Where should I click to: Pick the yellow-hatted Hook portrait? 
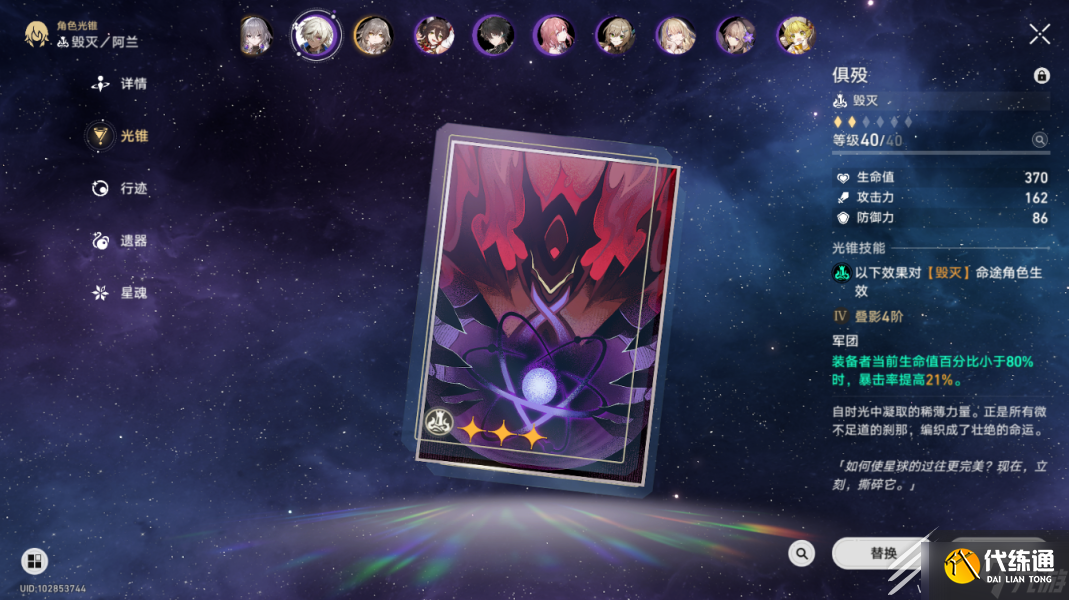[797, 35]
